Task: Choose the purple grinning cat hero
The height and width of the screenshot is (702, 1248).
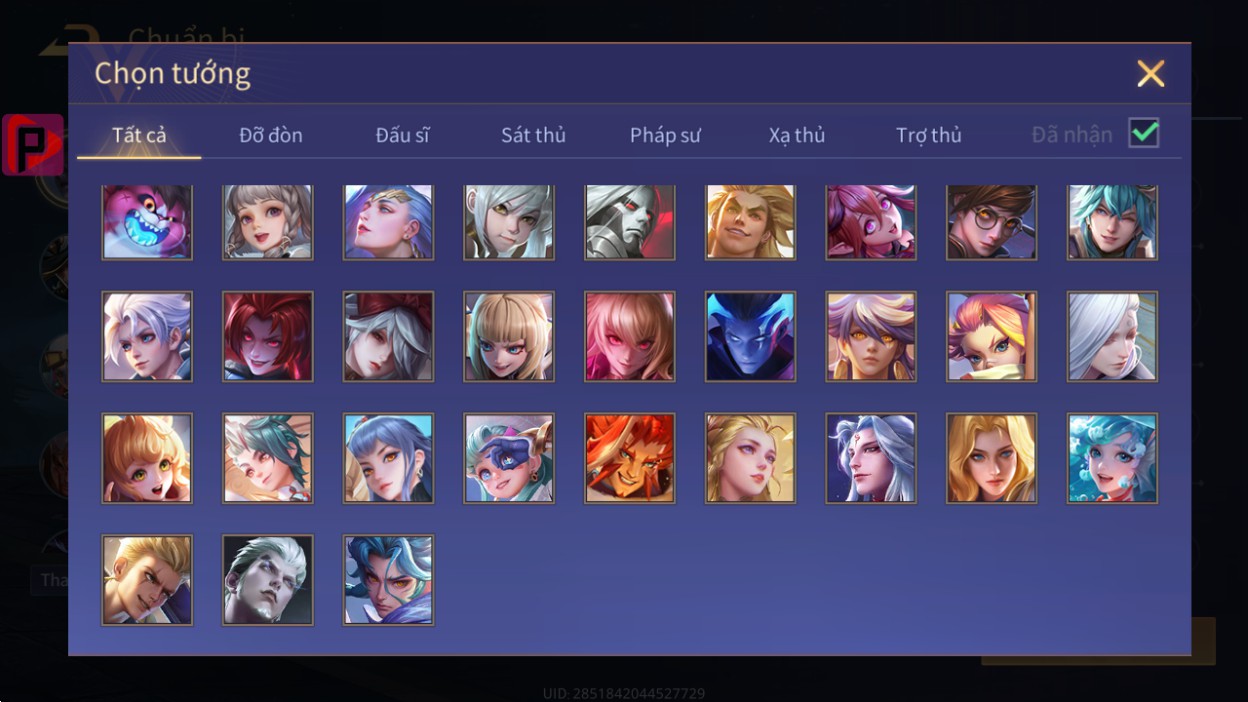Action: click(147, 222)
